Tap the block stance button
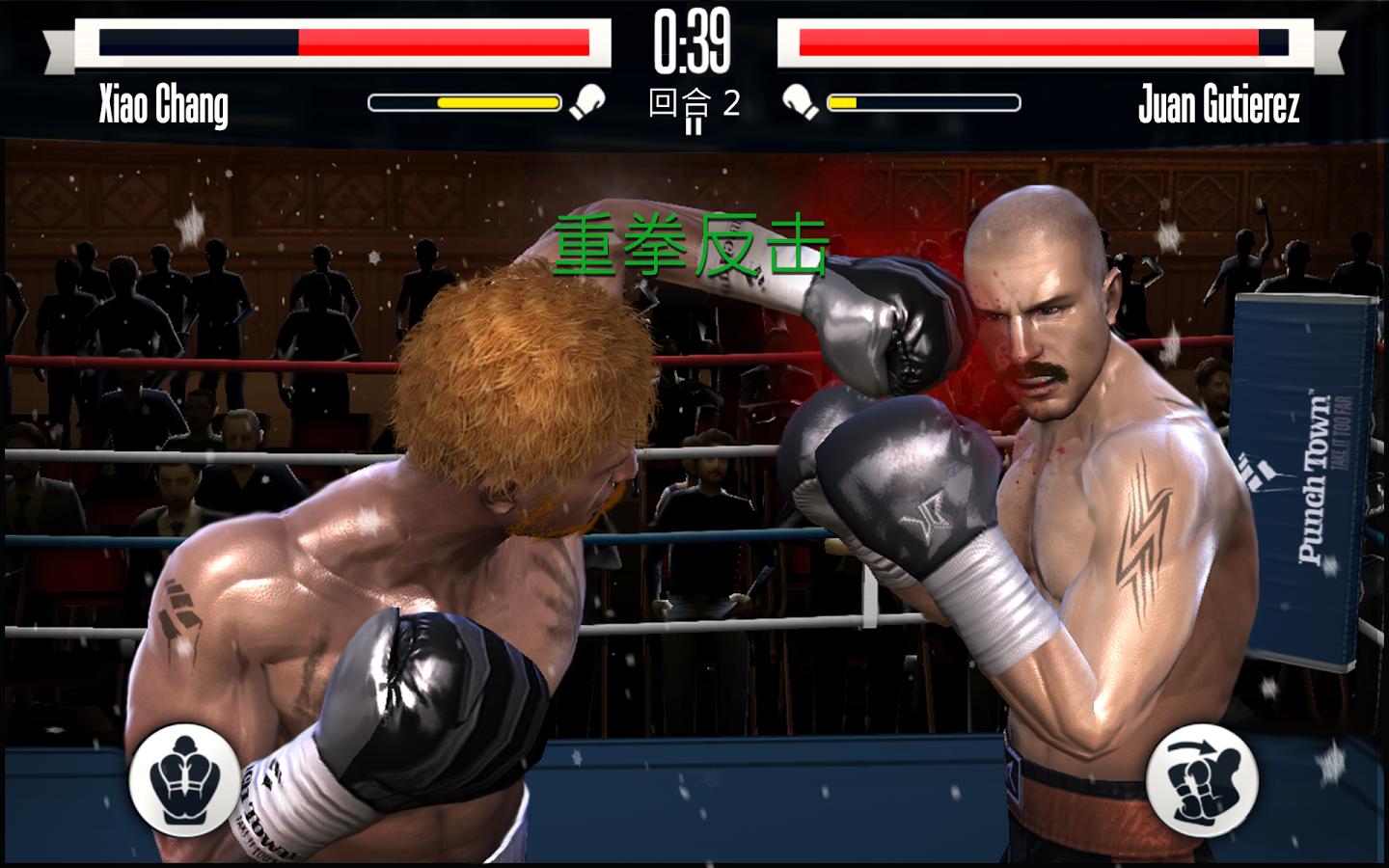This screenshot has width=1389, height=868. click(184, 778)
